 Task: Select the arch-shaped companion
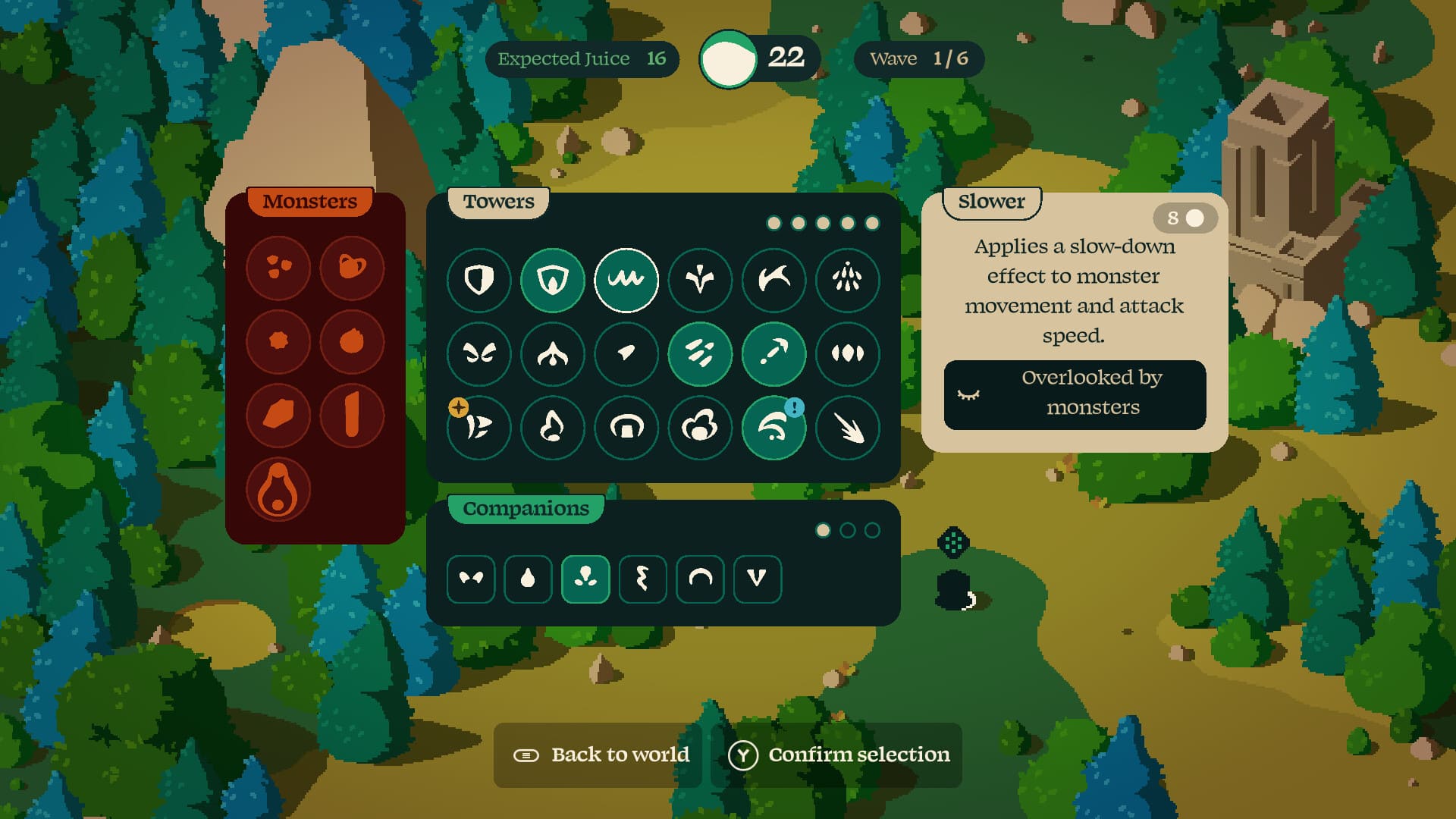(699, 579)
